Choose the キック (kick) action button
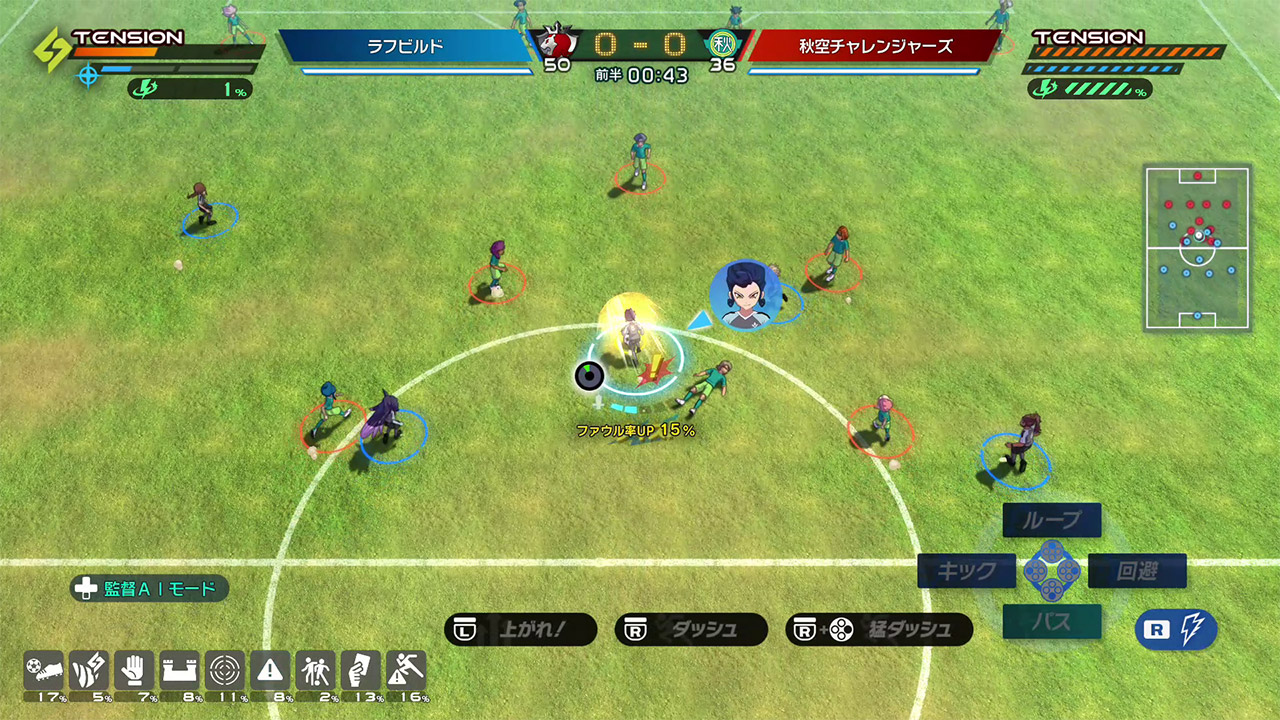 [966, 571]
